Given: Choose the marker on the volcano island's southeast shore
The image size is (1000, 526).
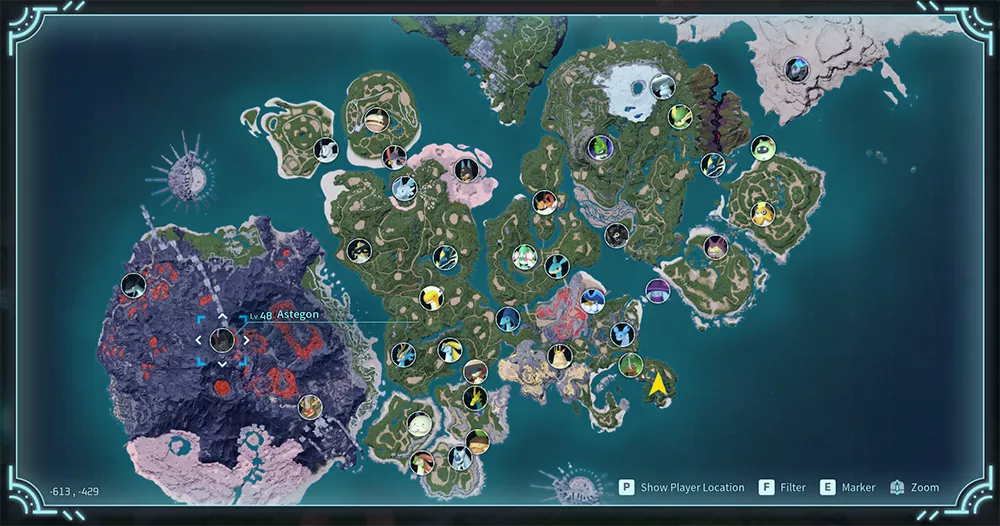Looking at the screenshot, I should (x=309, y=406).
